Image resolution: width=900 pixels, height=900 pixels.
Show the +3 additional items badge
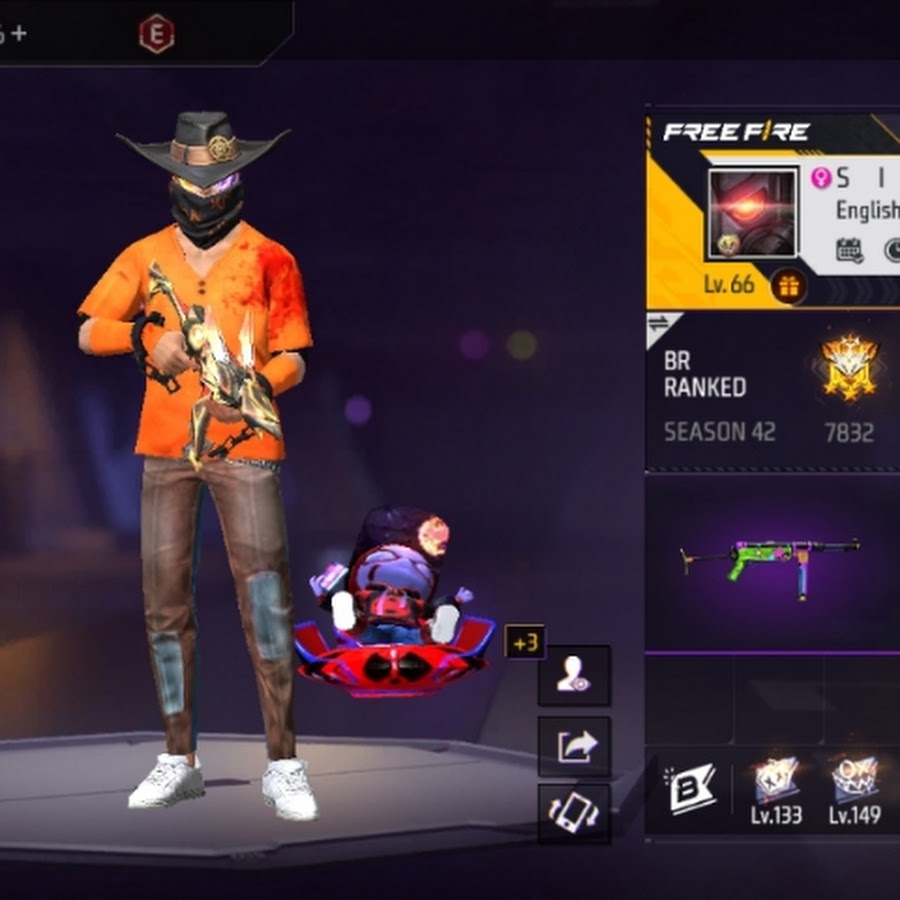point(524,642)
